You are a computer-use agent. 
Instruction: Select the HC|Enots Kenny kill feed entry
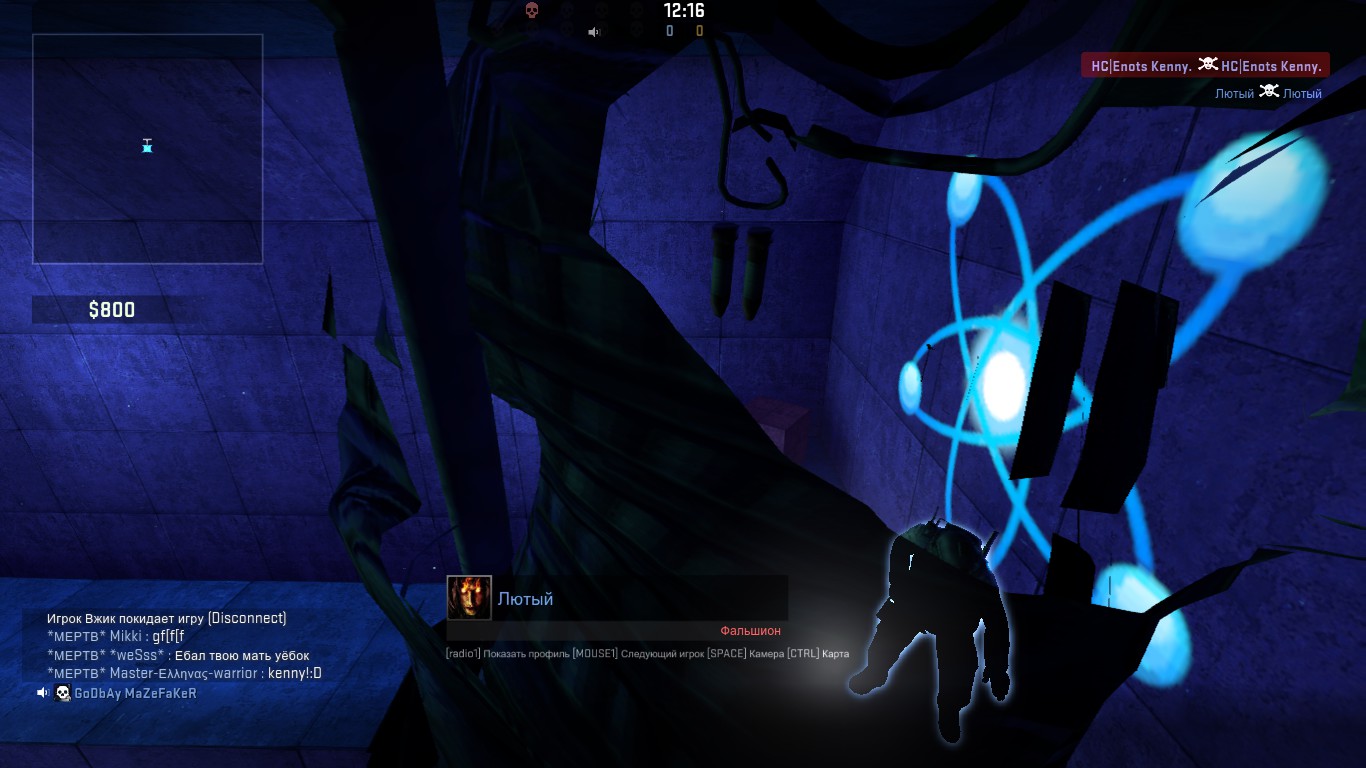coord(1205,66)
